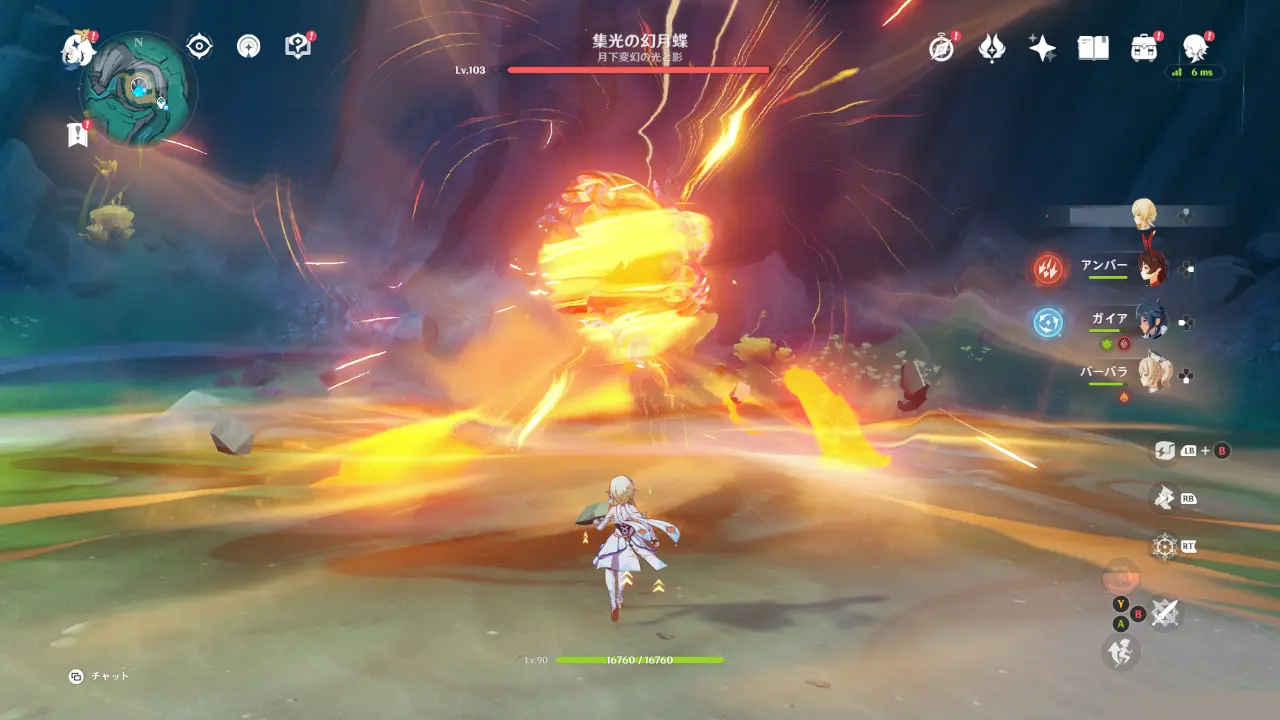
Task: Open the winged Wish icon
Action: pos(991,47)
